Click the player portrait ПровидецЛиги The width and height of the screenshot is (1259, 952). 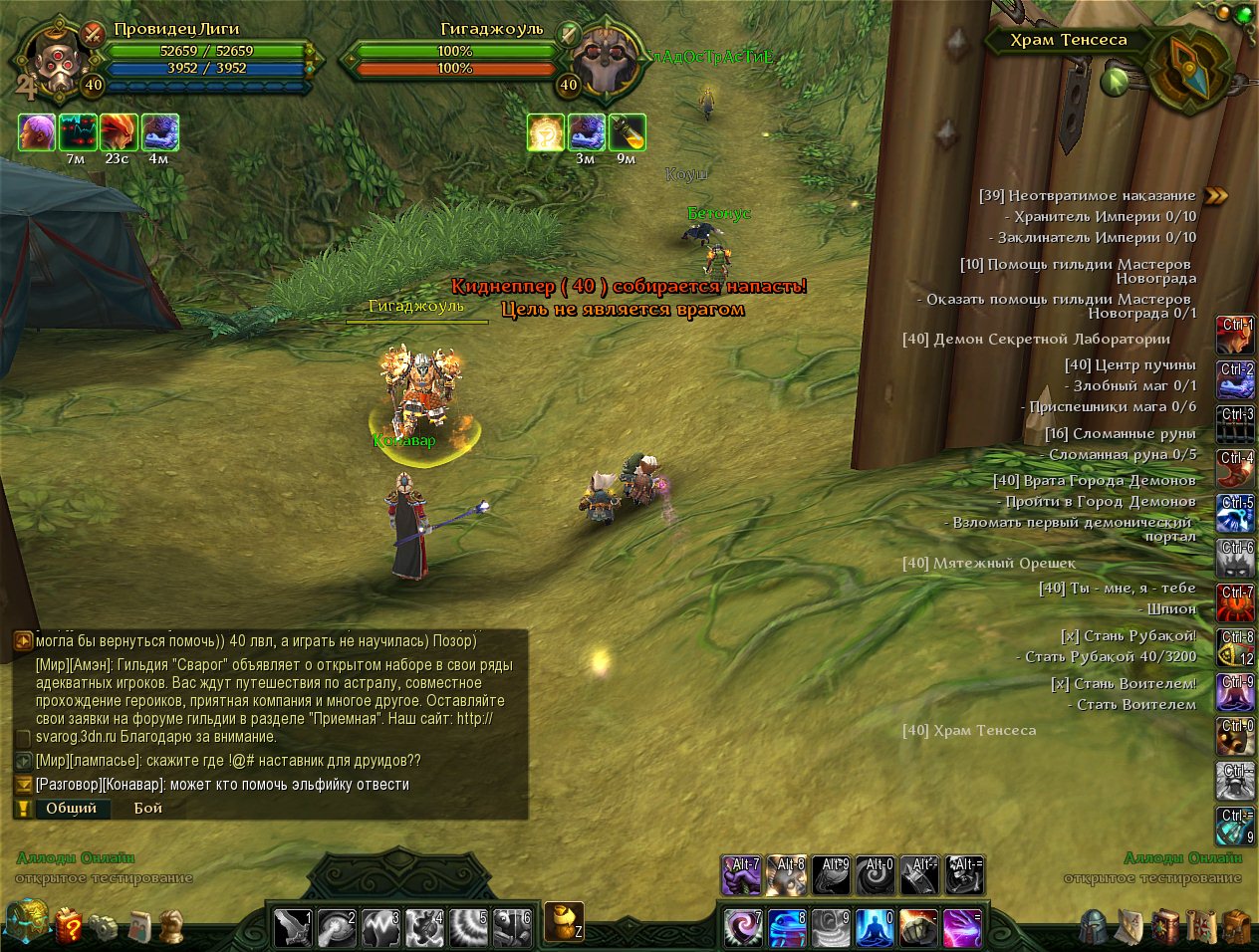[52, 62]
